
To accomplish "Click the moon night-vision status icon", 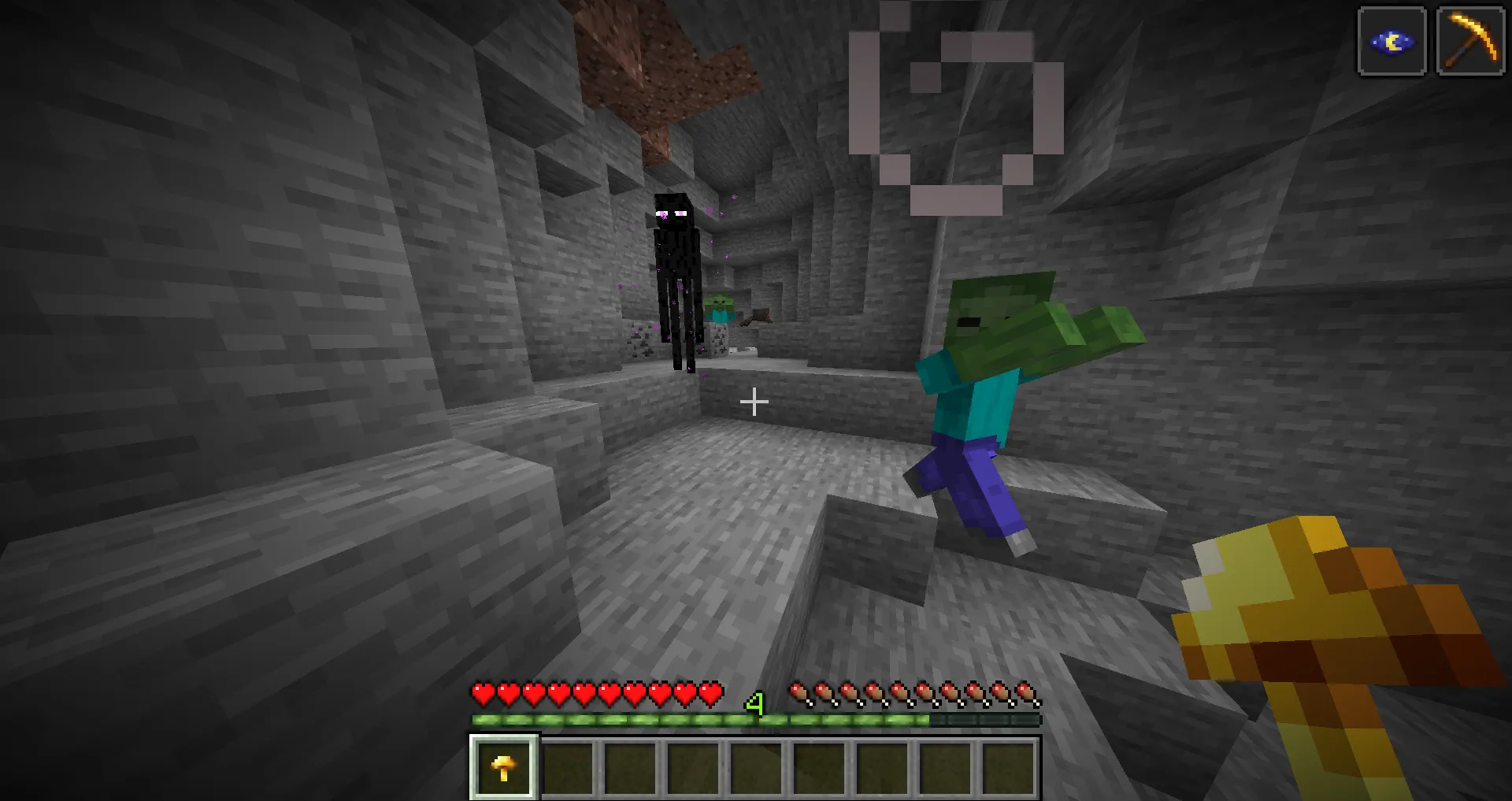I will click(x=1391, y=41).
